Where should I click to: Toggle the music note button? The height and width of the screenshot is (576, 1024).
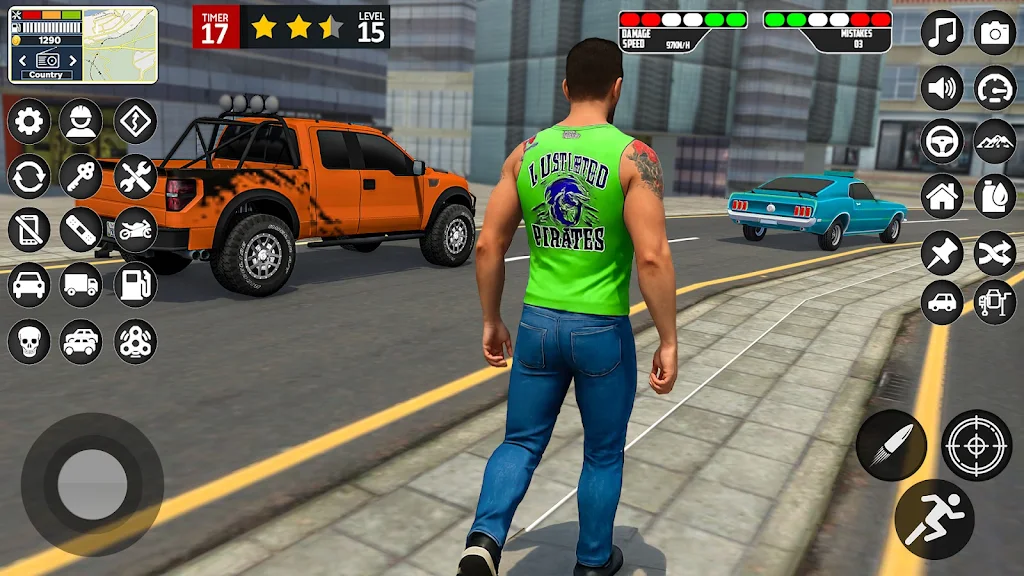pyautogui.click(x=942, y=33)
